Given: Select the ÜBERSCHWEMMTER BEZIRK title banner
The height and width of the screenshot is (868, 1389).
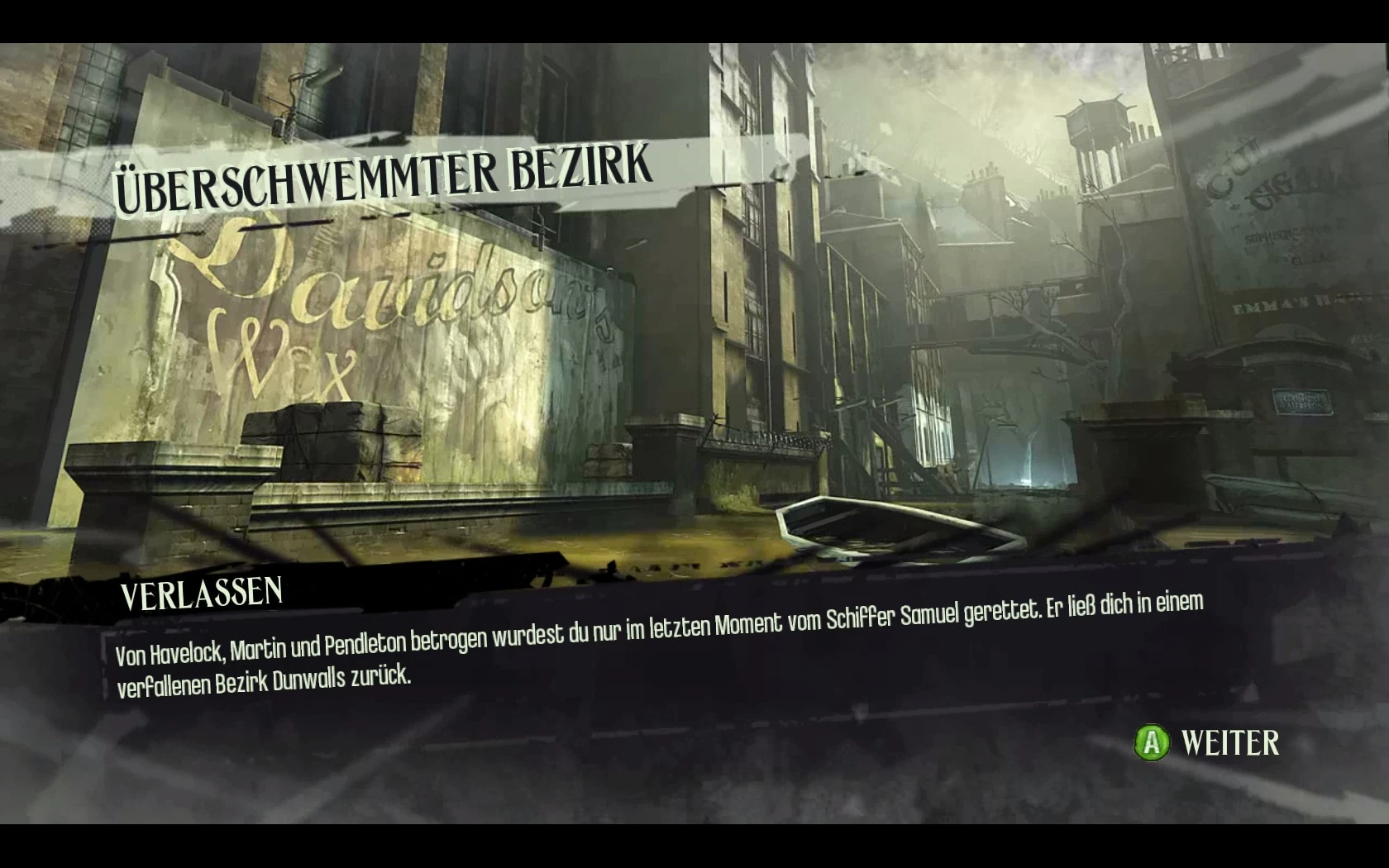Looking at the screenshot, I should click(380, 169).
